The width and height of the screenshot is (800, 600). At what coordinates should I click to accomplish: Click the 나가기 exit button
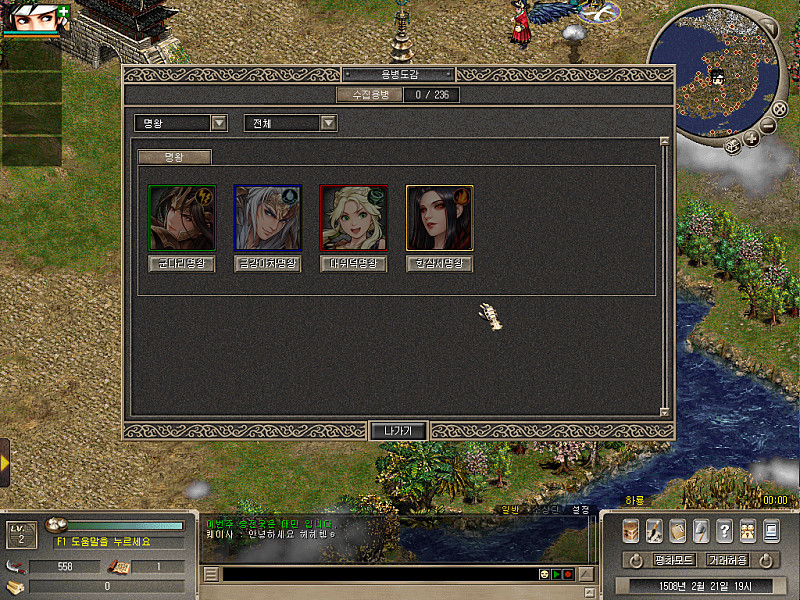click(x=399, y=431)
